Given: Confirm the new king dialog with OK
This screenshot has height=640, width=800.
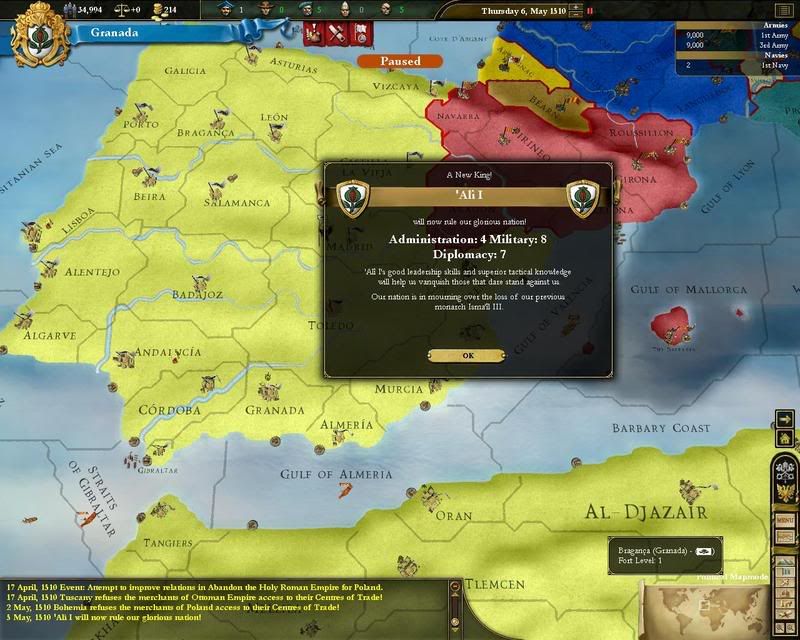Looking at the screenshot, I should click(x=468, y=355).
